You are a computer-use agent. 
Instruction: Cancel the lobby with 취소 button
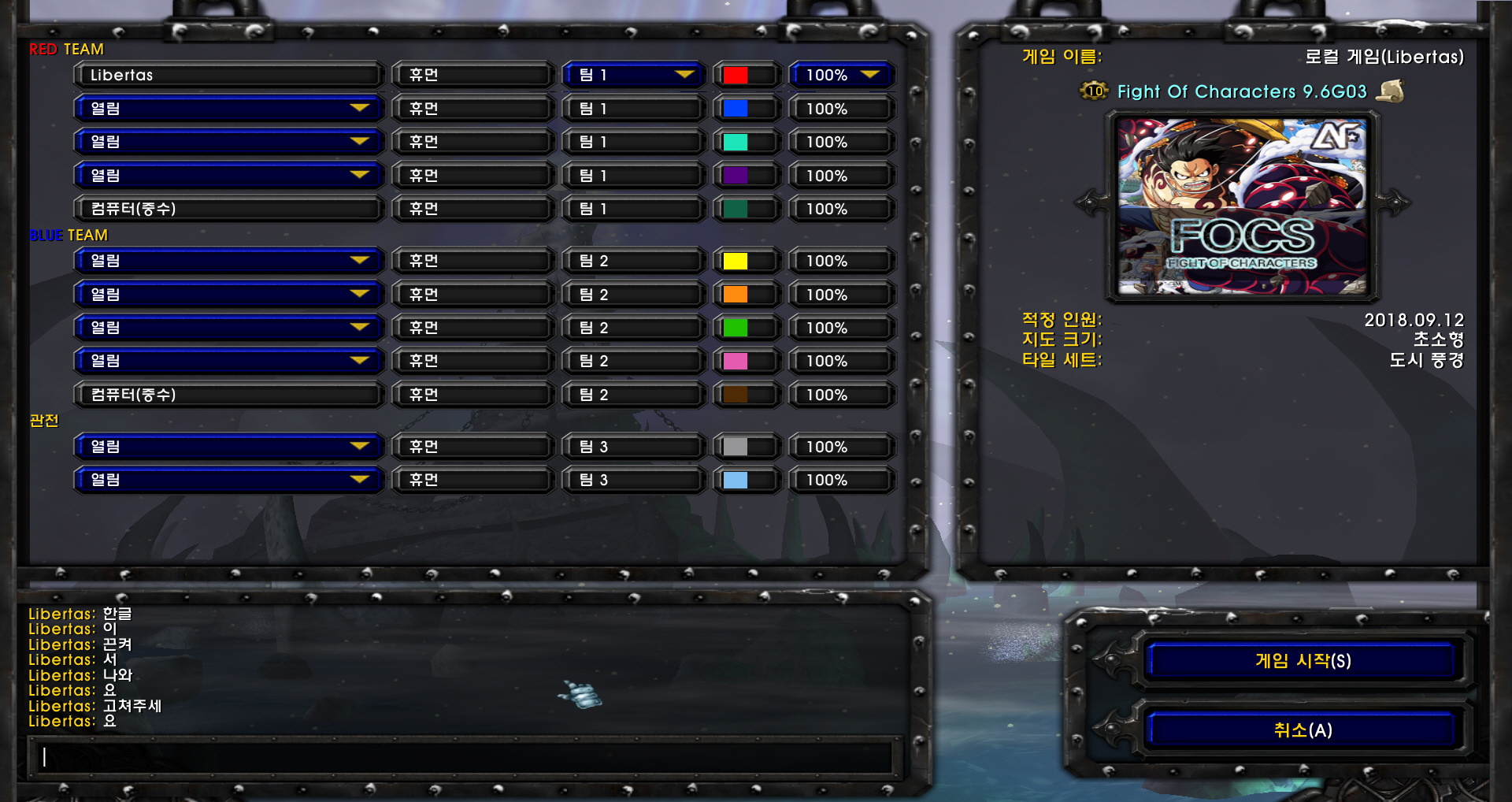coord(1303,730)
